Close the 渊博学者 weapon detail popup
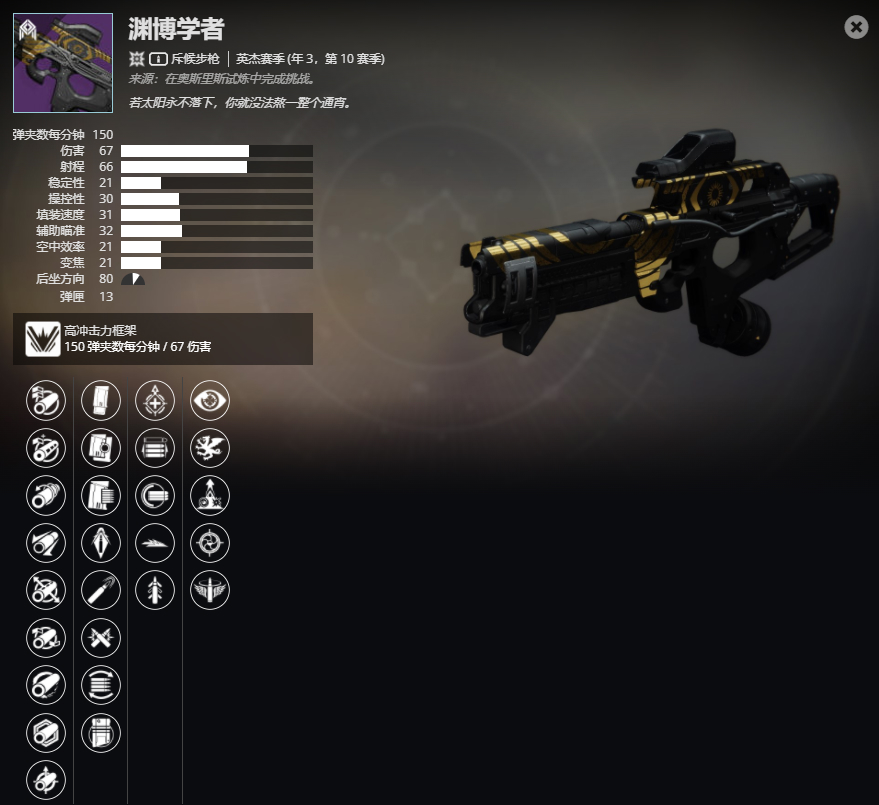The image size is (879, 805). click(x=856, y=27)
